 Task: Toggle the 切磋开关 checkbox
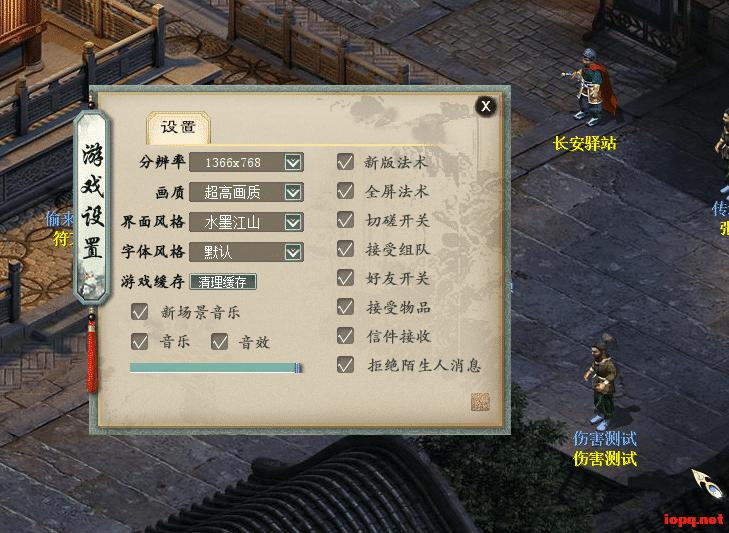(x=346, y=220)
